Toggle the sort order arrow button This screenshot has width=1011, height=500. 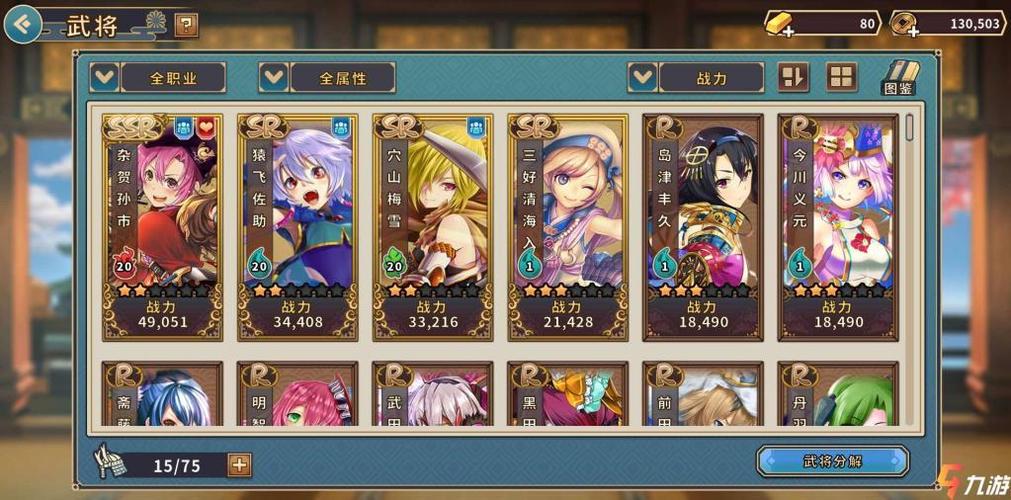coord(793,77)
